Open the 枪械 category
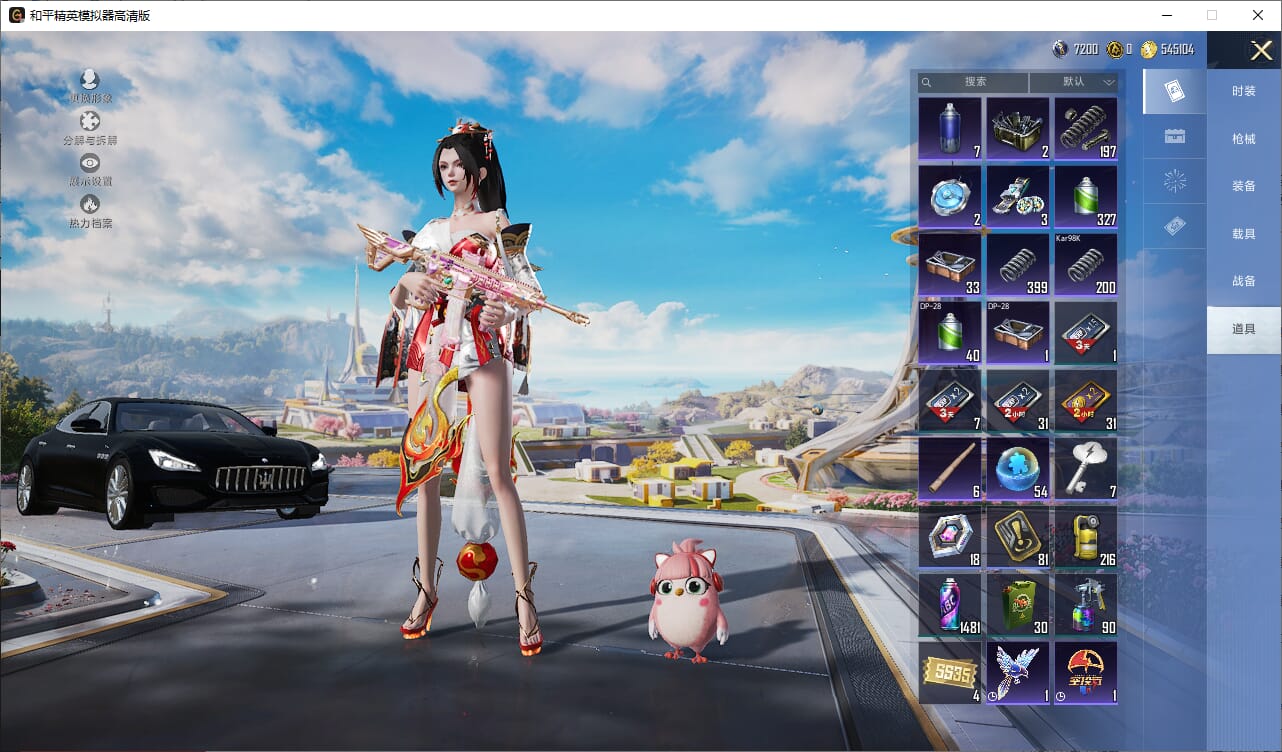 pos(1243,139)
